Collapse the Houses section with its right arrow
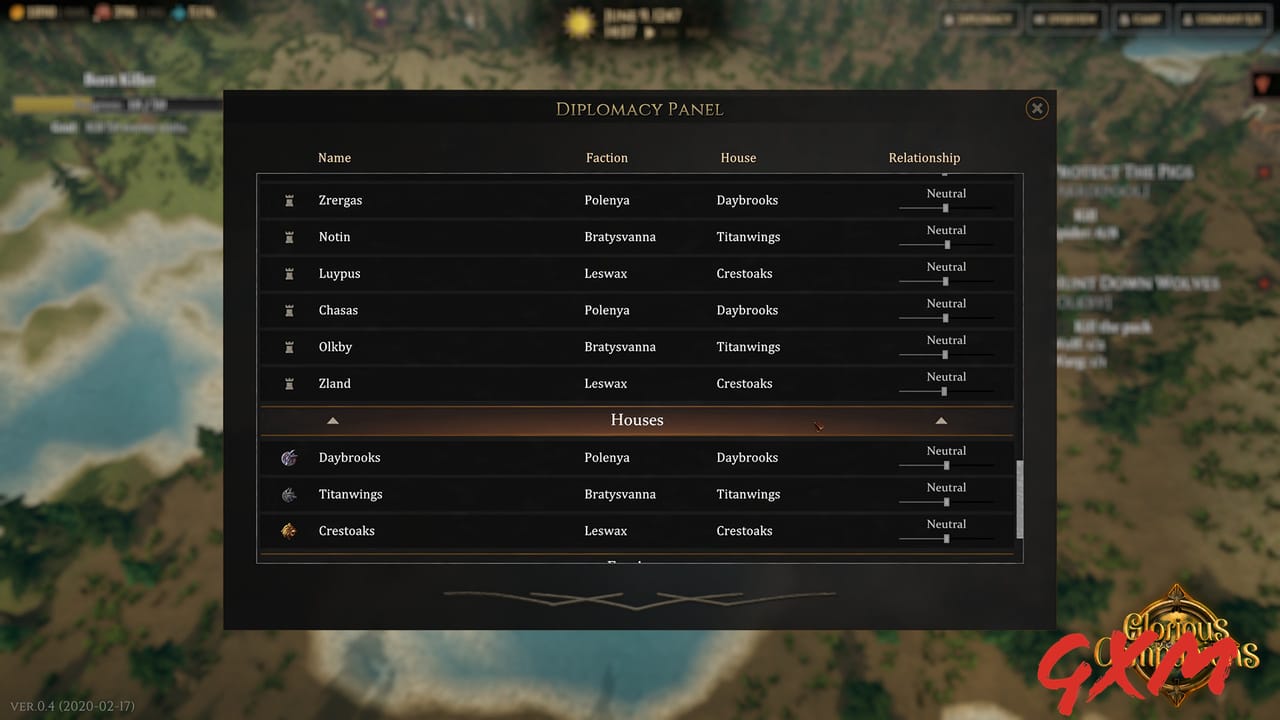 click(x=941, y=420)
